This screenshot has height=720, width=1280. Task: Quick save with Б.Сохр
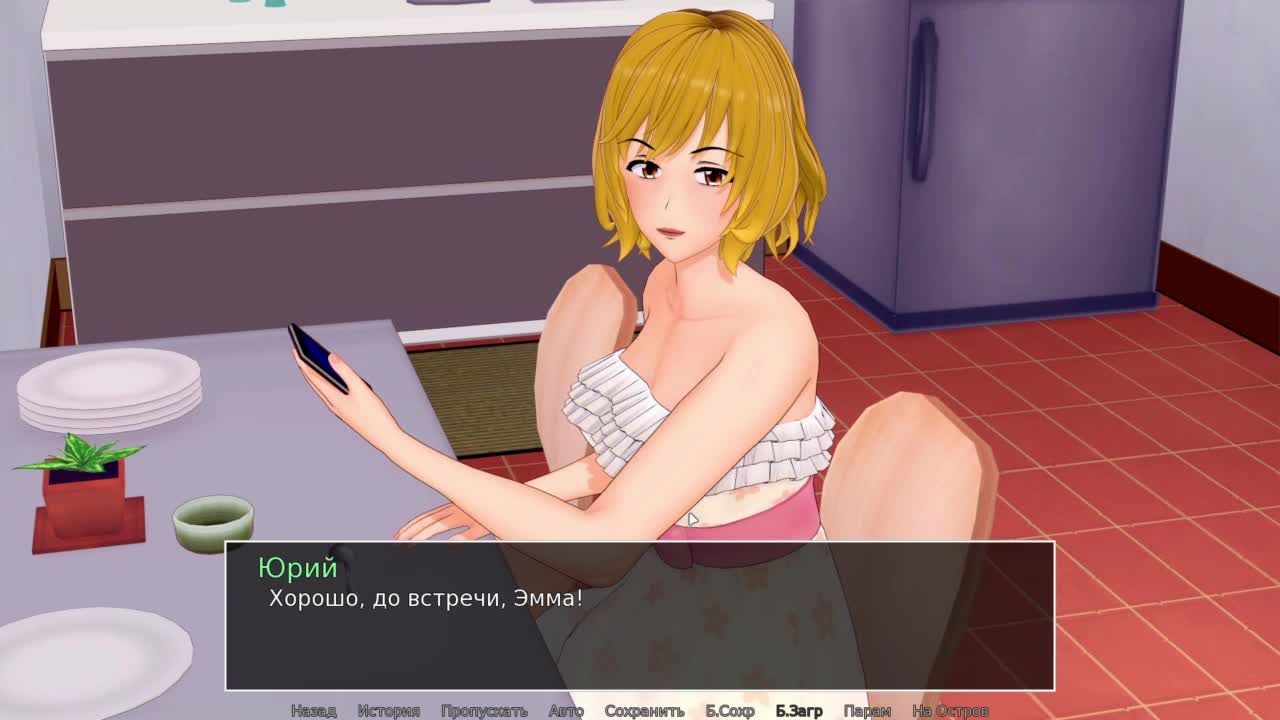coord(730,711)
